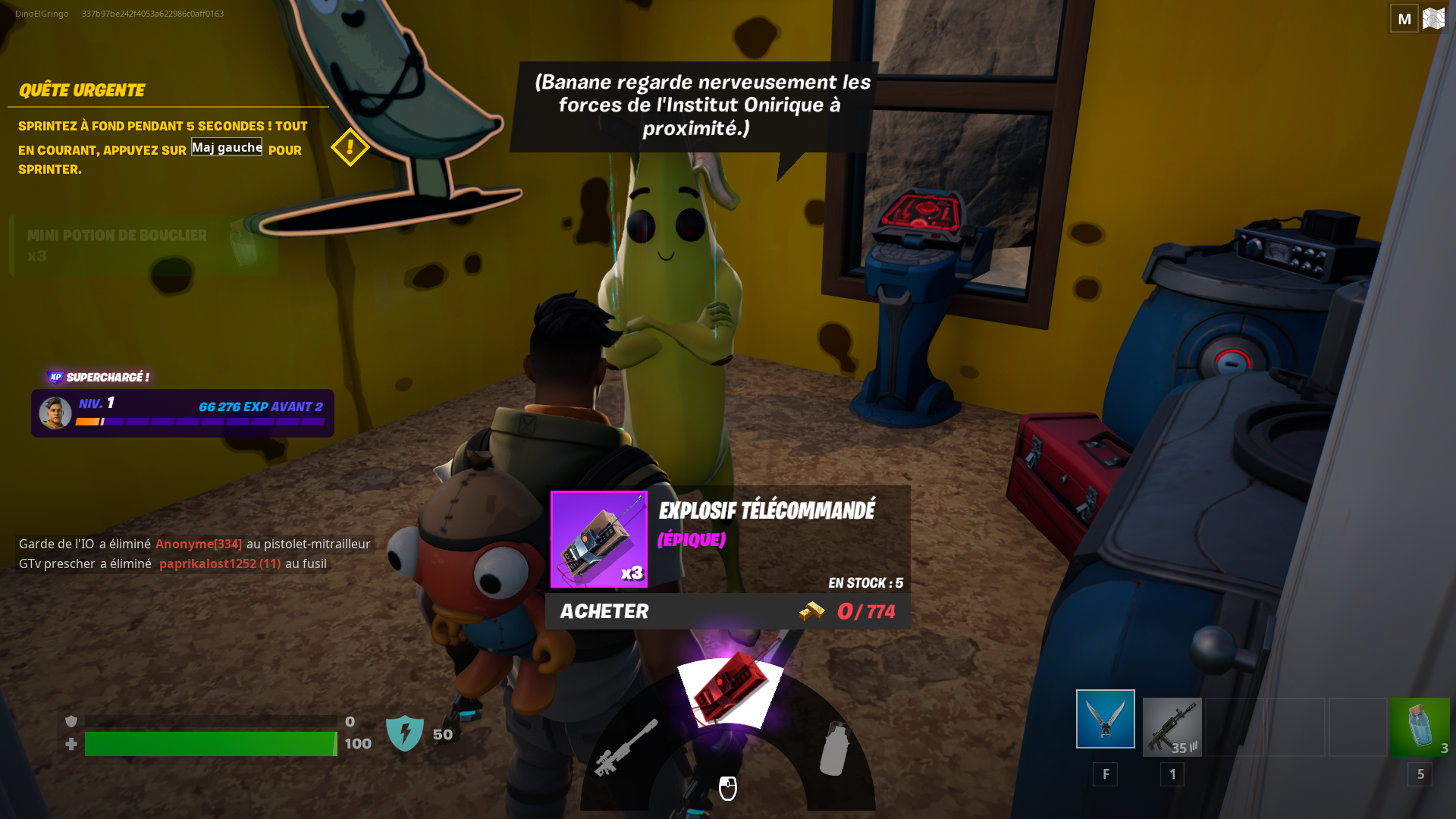
Task: Select the small shield potion in slot 5
Action: point(1419,726)
